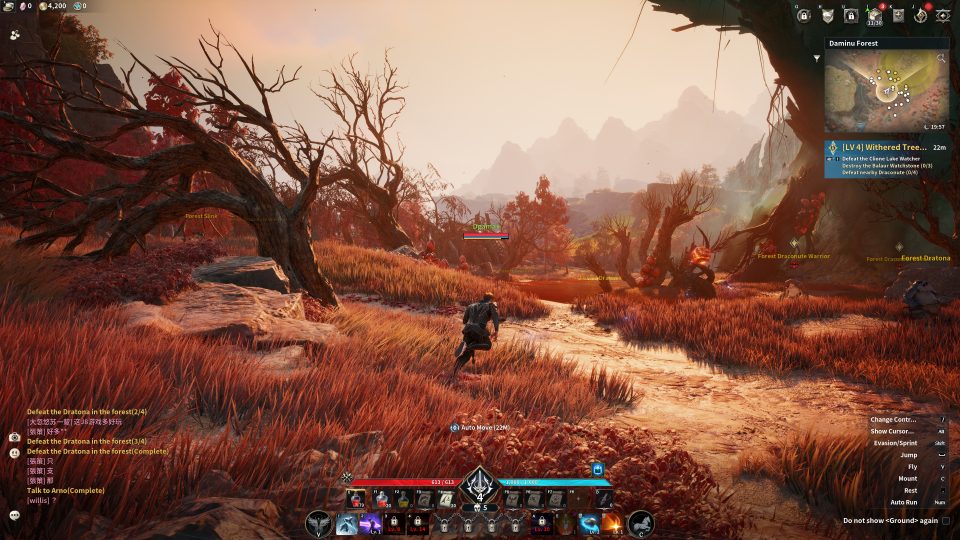The image size is (960, 540).
Task: Expand the main menu arrow icon
Action: (943, 15)
